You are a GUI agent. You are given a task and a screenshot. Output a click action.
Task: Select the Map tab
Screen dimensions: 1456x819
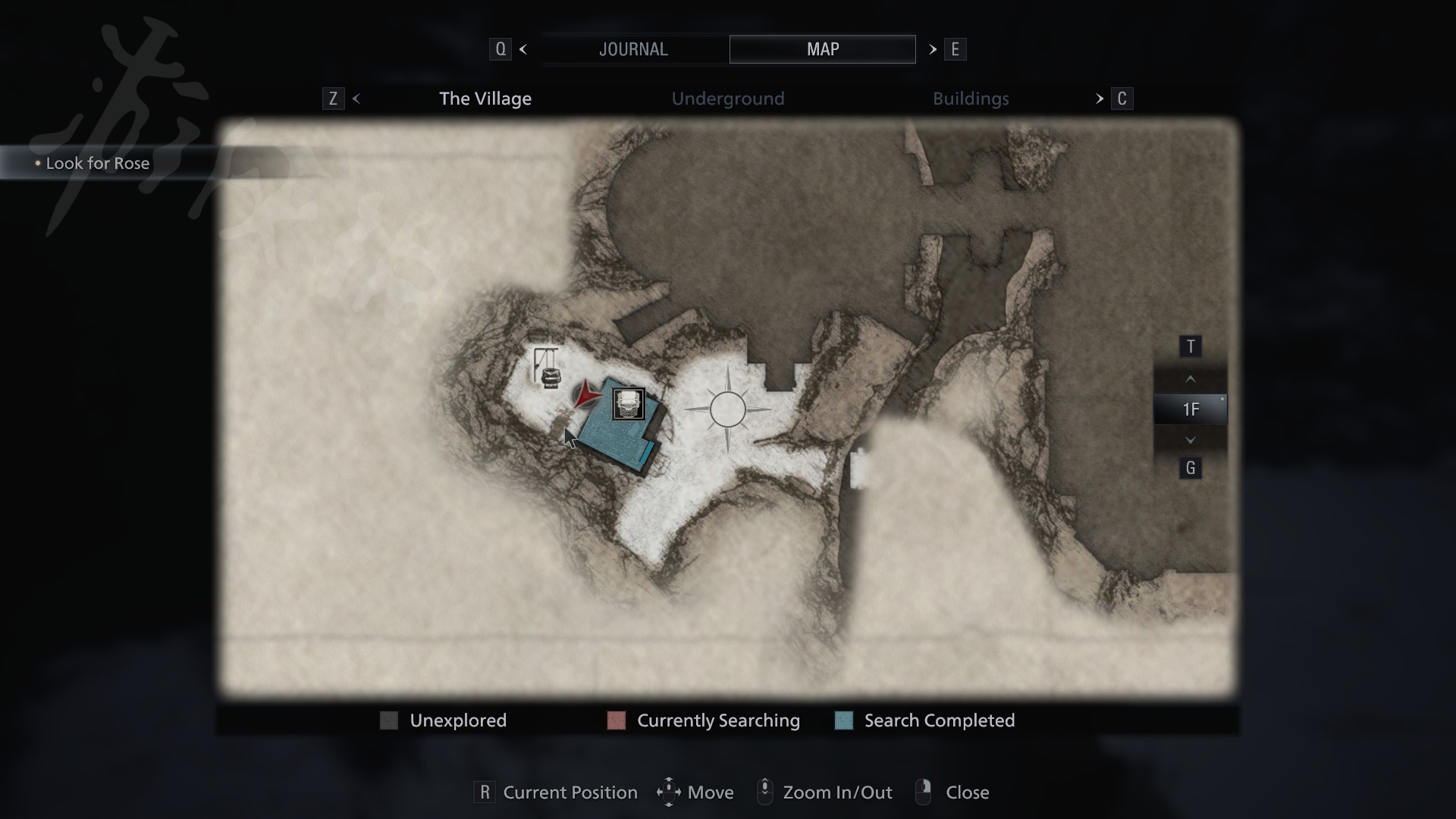822,49
